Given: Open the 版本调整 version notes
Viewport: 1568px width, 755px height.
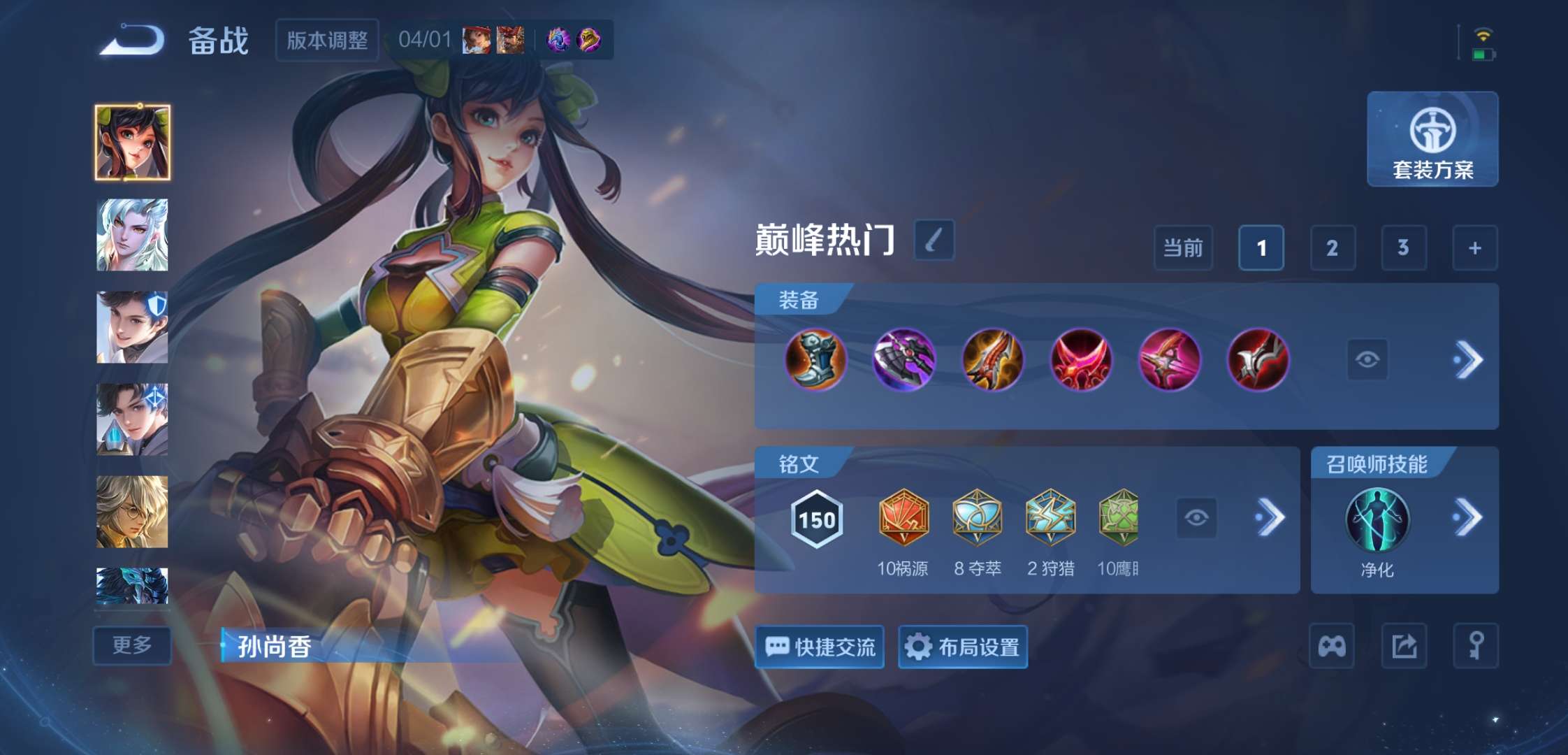Looking at the screenshot, I should (327, 41).
